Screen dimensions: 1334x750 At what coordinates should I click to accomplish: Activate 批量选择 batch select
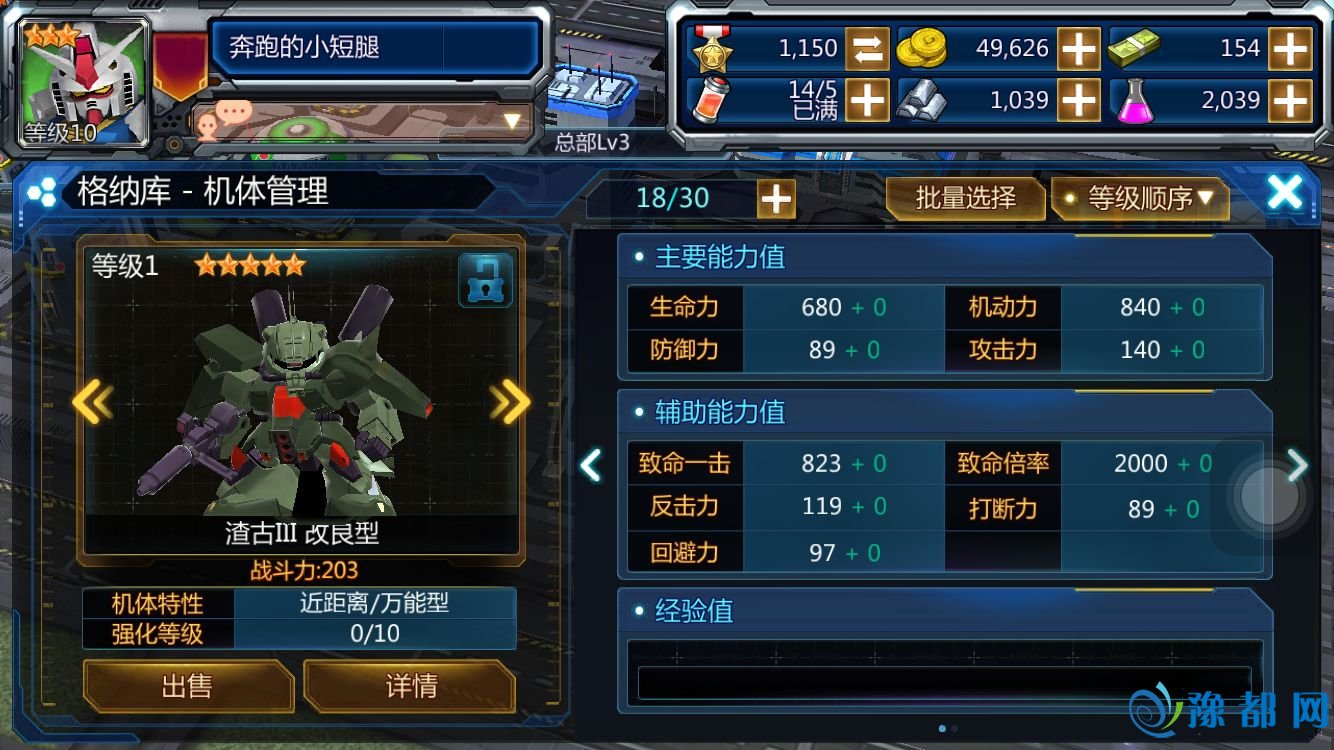[965, 198]
